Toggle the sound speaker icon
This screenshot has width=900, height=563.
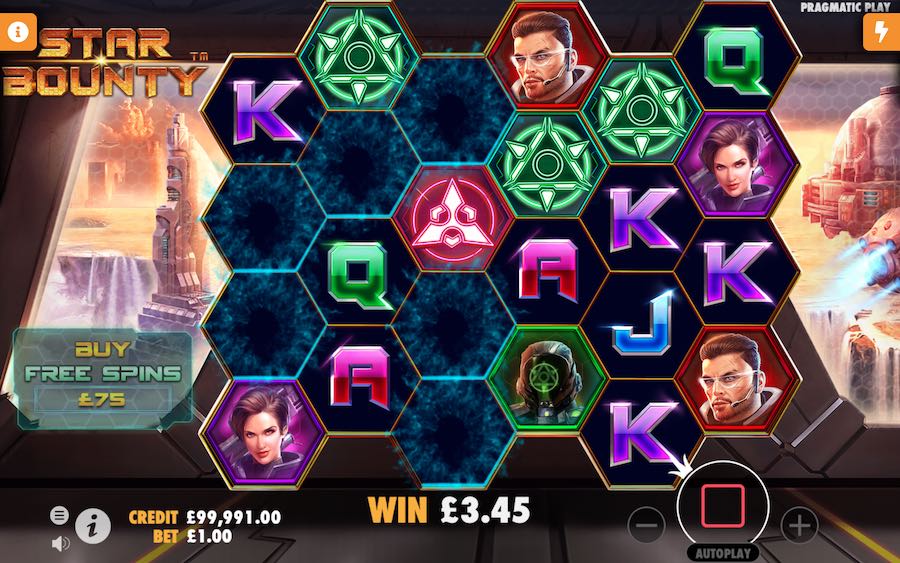coord(60,542)
